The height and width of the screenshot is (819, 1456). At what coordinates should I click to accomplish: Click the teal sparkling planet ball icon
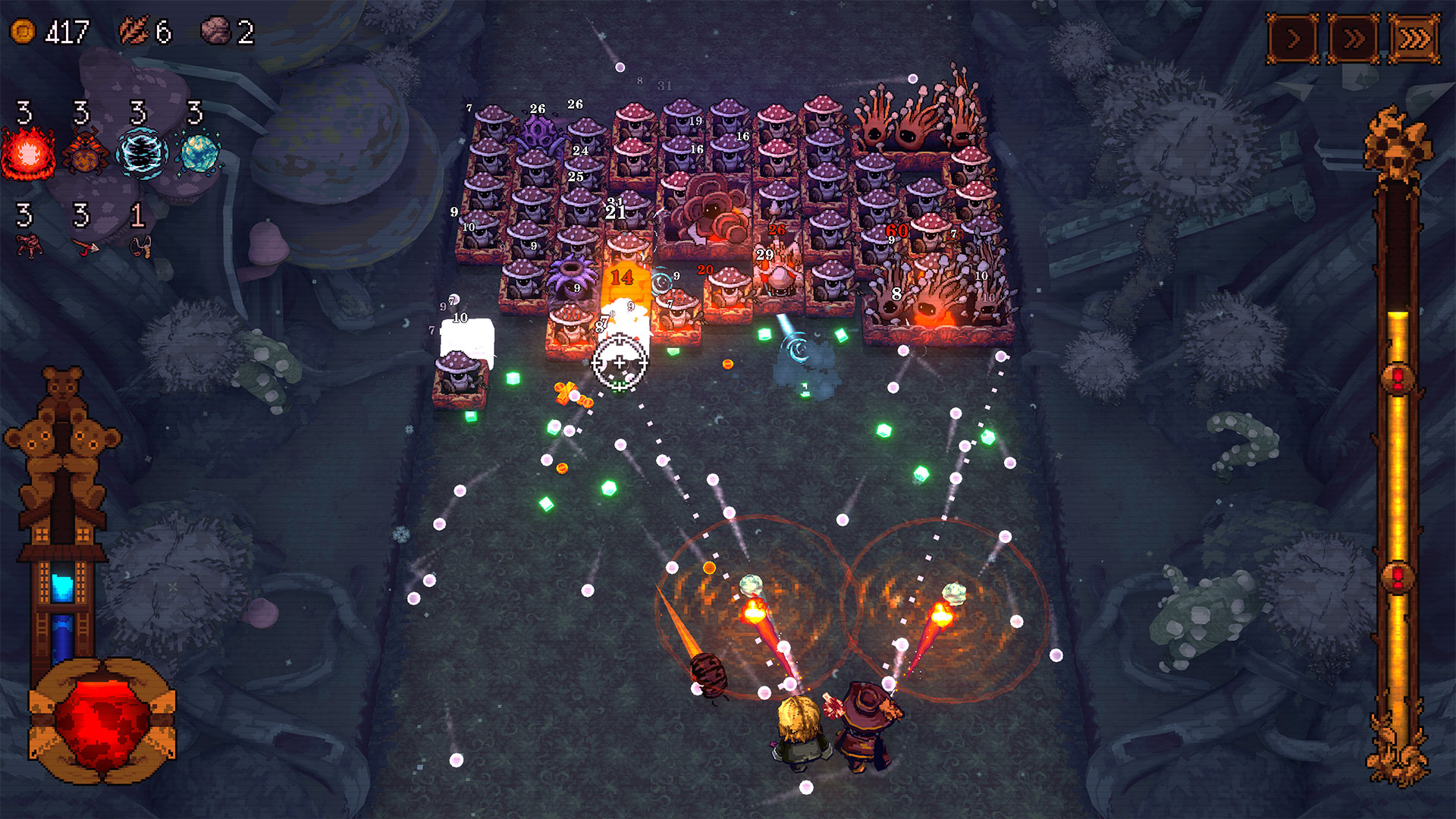(199, 154)
